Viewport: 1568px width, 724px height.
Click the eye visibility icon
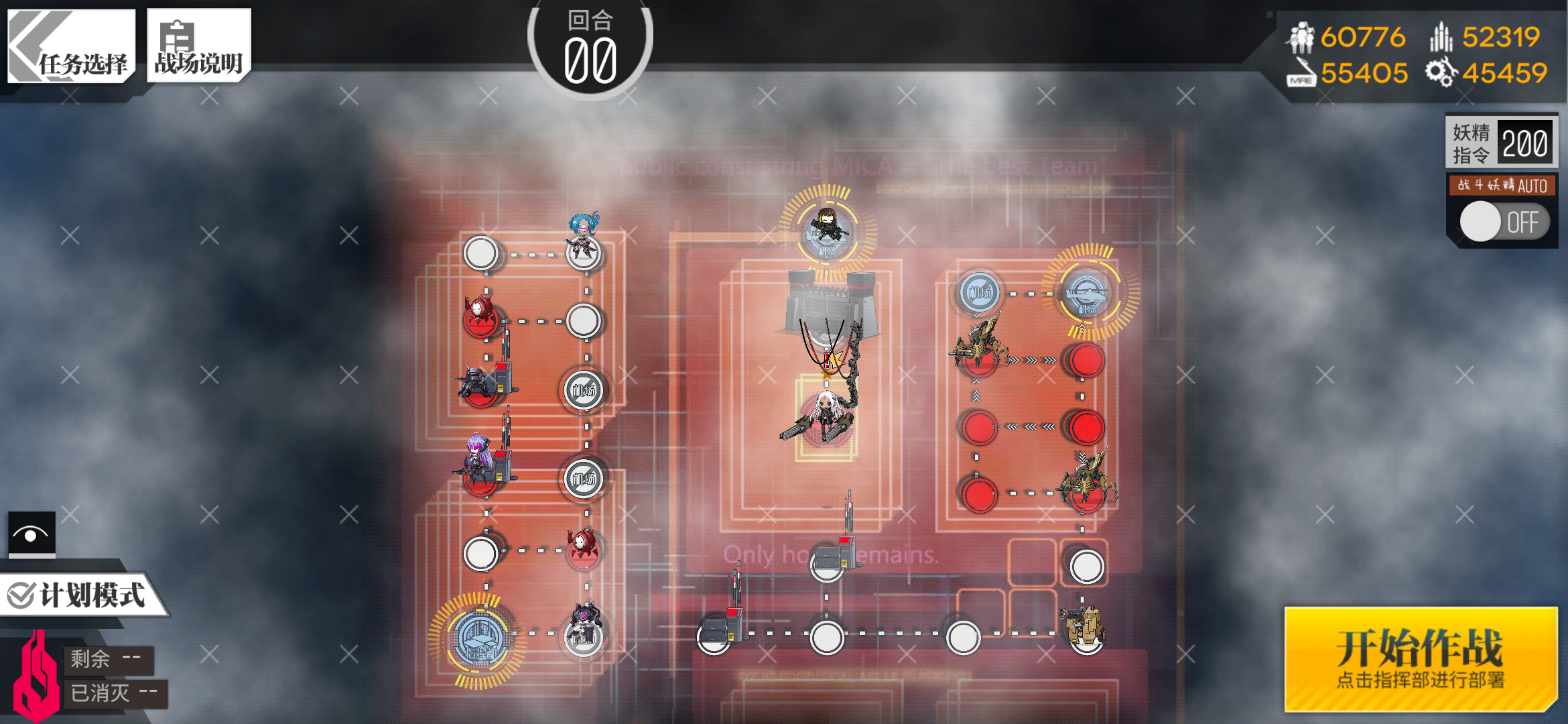click(x=31, y=534)
